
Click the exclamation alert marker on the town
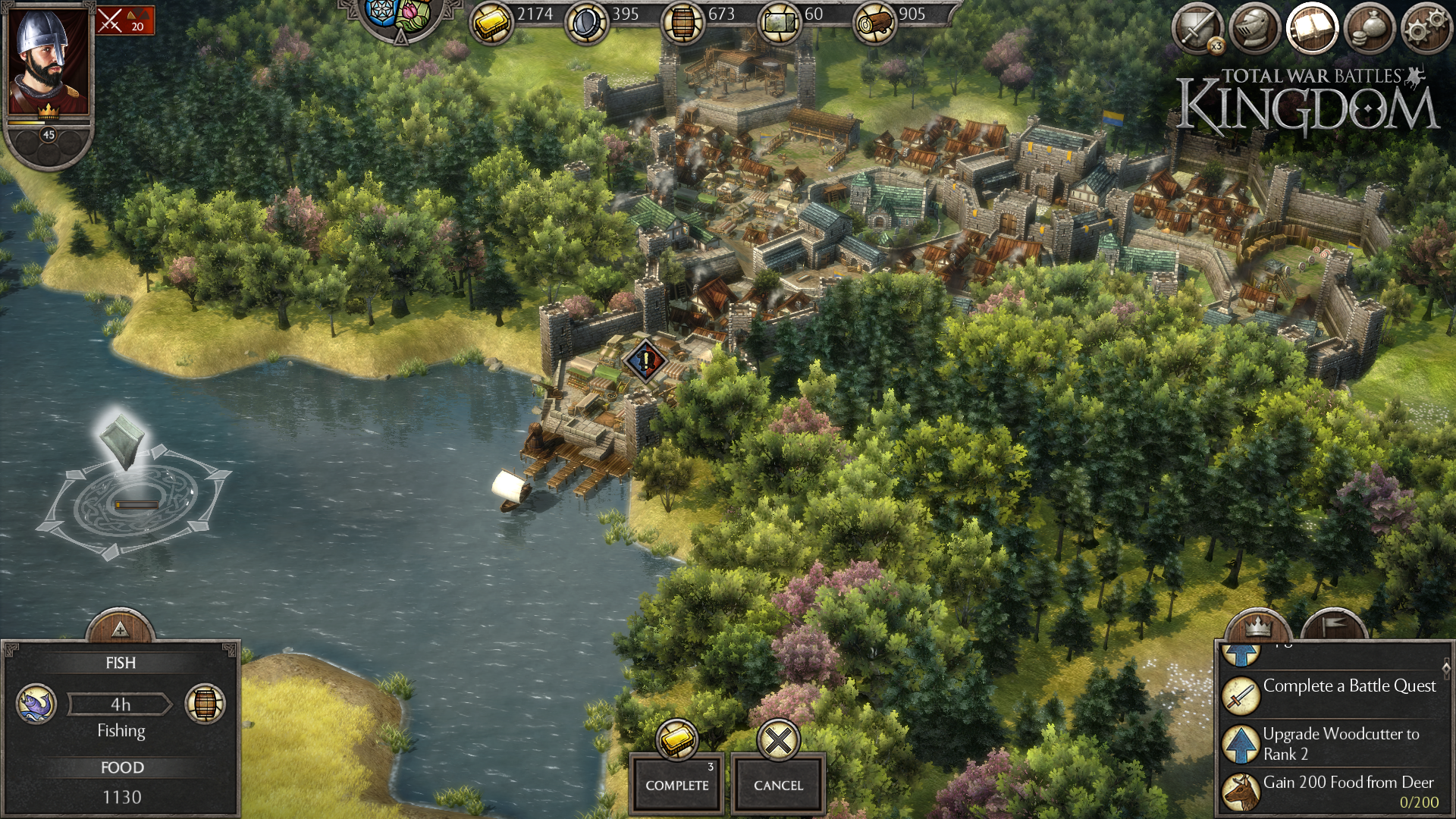645,360
